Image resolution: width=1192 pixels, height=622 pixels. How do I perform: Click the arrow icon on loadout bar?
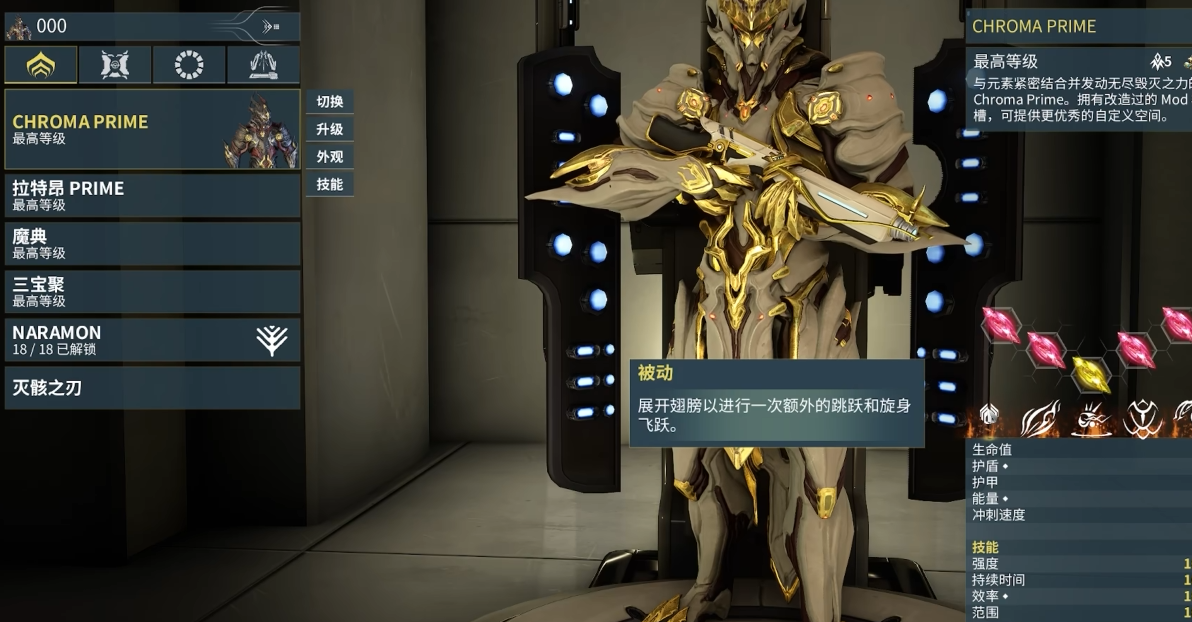tap(270, 27)
